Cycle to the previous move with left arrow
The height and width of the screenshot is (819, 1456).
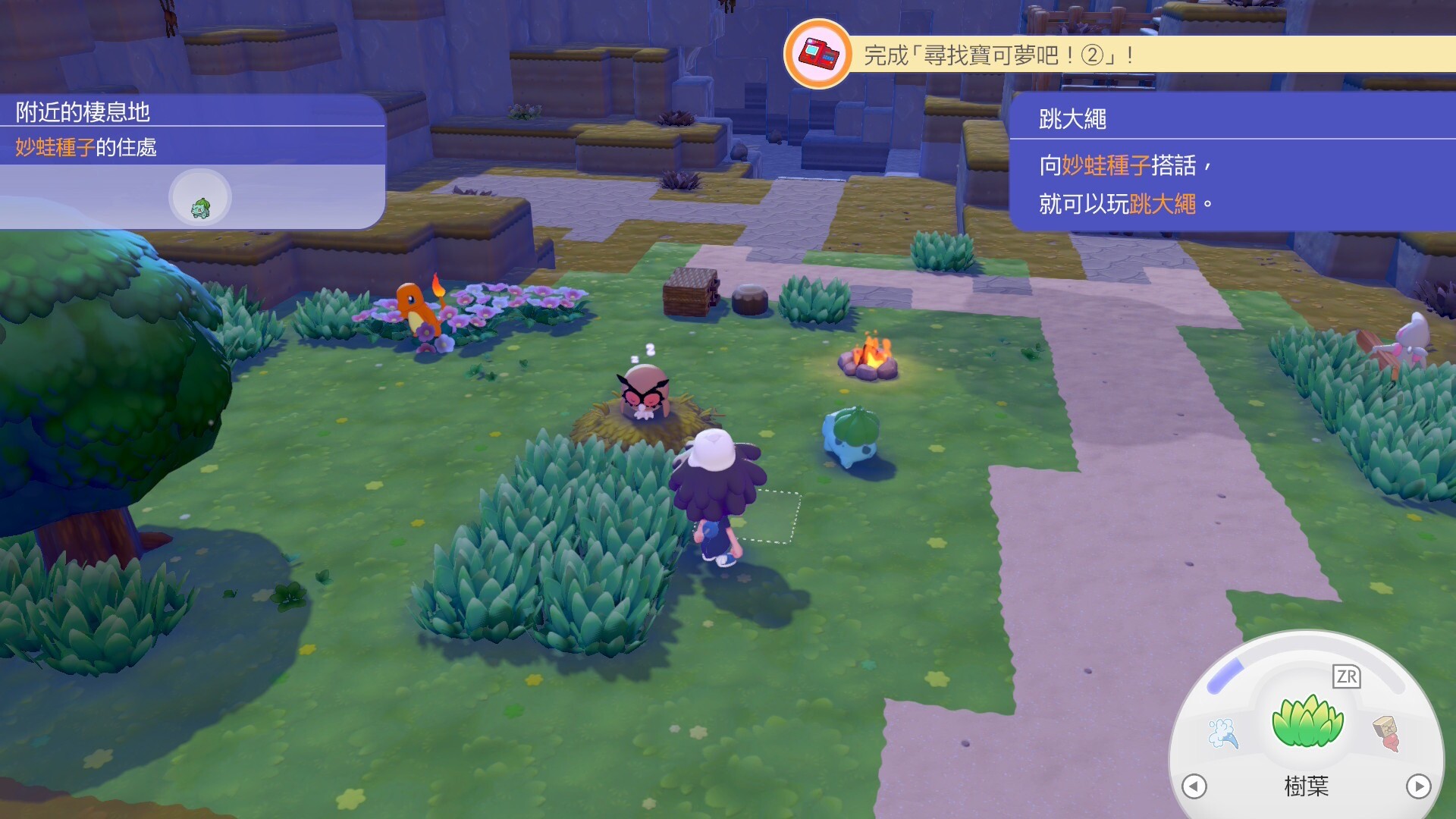click(1194, 786)
